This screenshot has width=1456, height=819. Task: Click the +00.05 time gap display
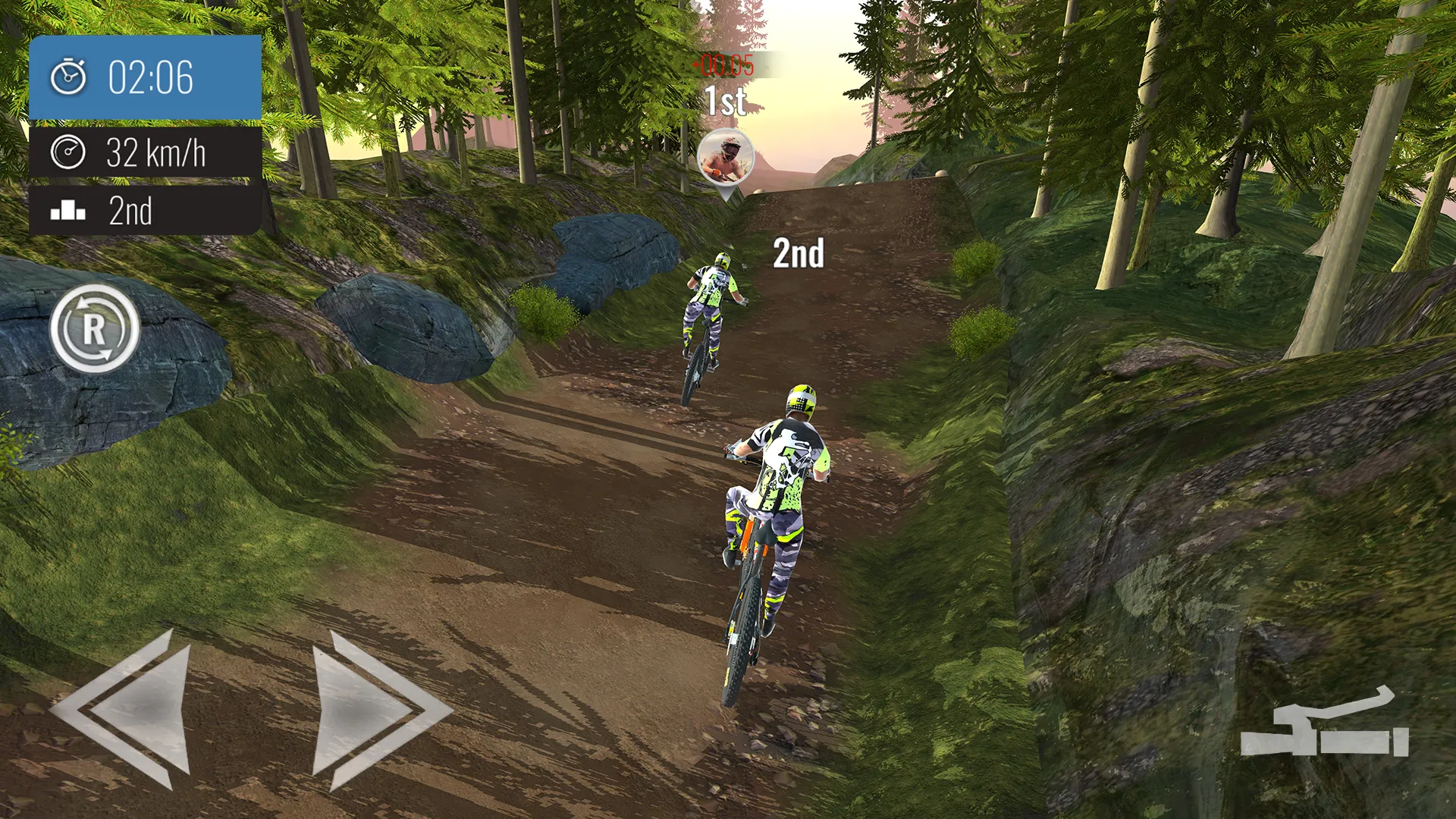click(x=723, y=66)
